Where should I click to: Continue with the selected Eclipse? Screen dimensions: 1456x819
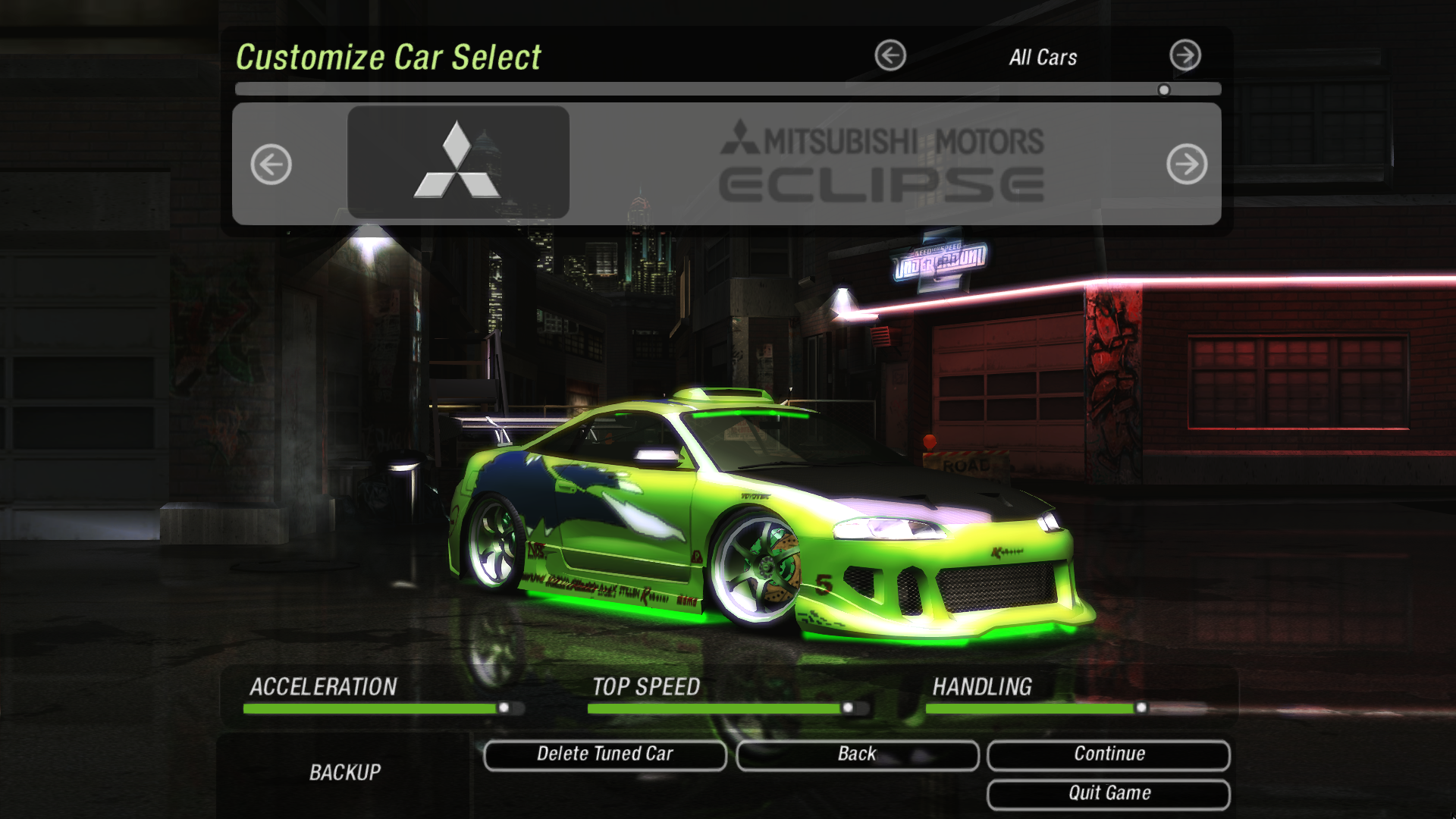point(1109,755)
